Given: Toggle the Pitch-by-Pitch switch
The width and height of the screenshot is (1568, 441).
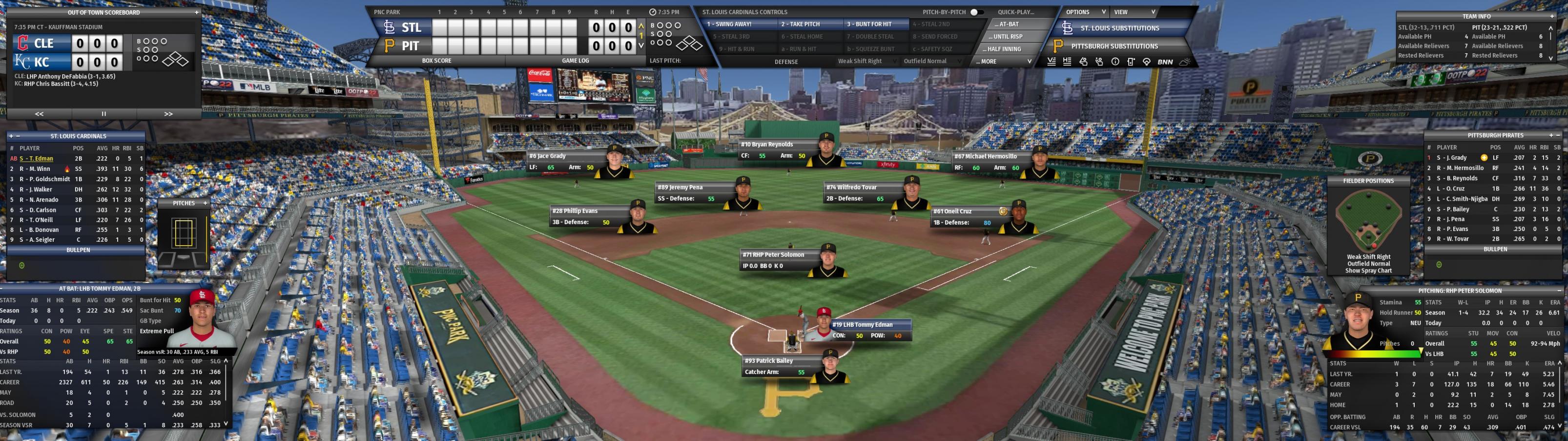Looking at the screenshot, I should (976, 12).
